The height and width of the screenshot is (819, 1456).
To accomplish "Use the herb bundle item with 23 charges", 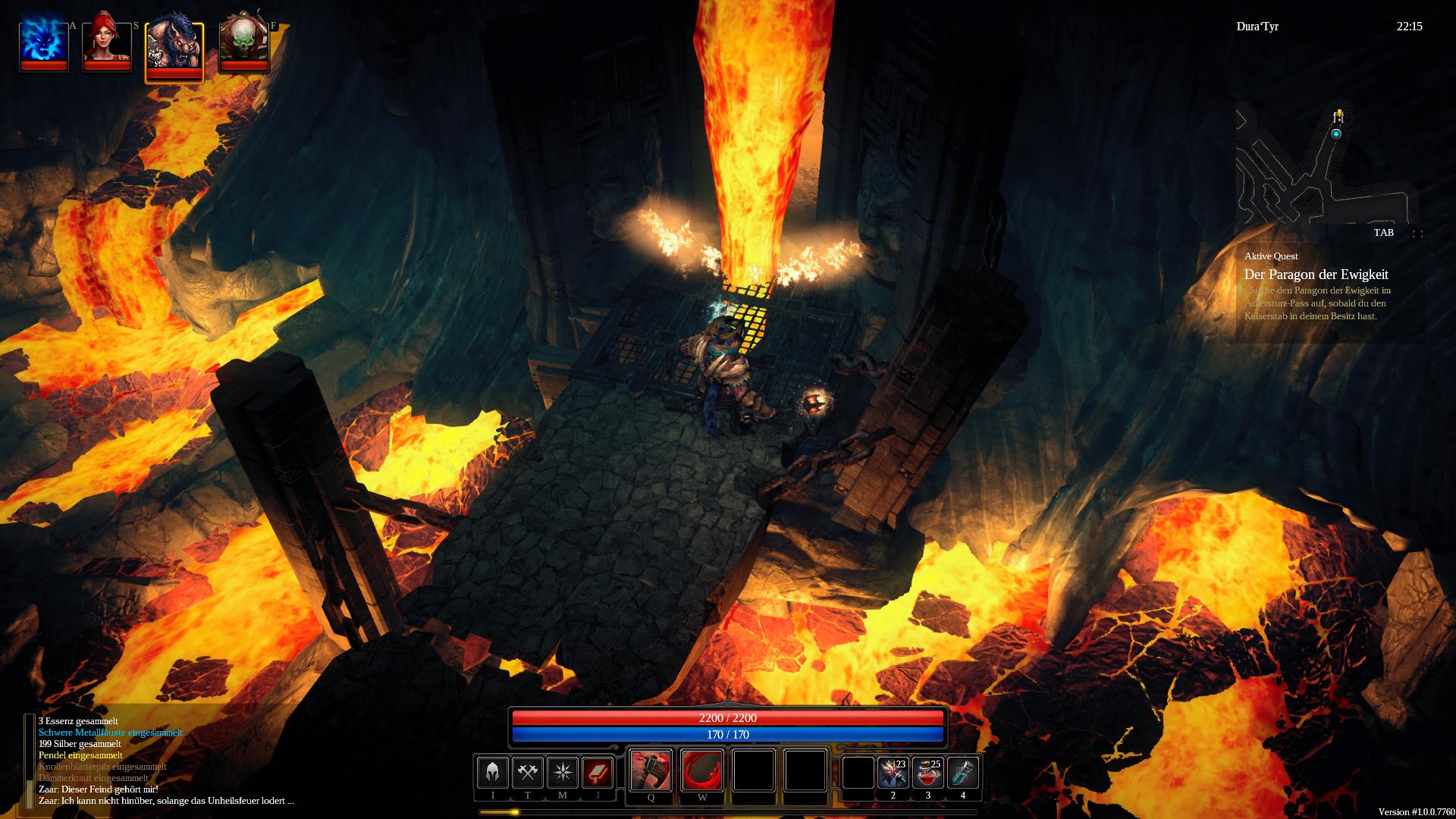I will (x=893, y=773).
